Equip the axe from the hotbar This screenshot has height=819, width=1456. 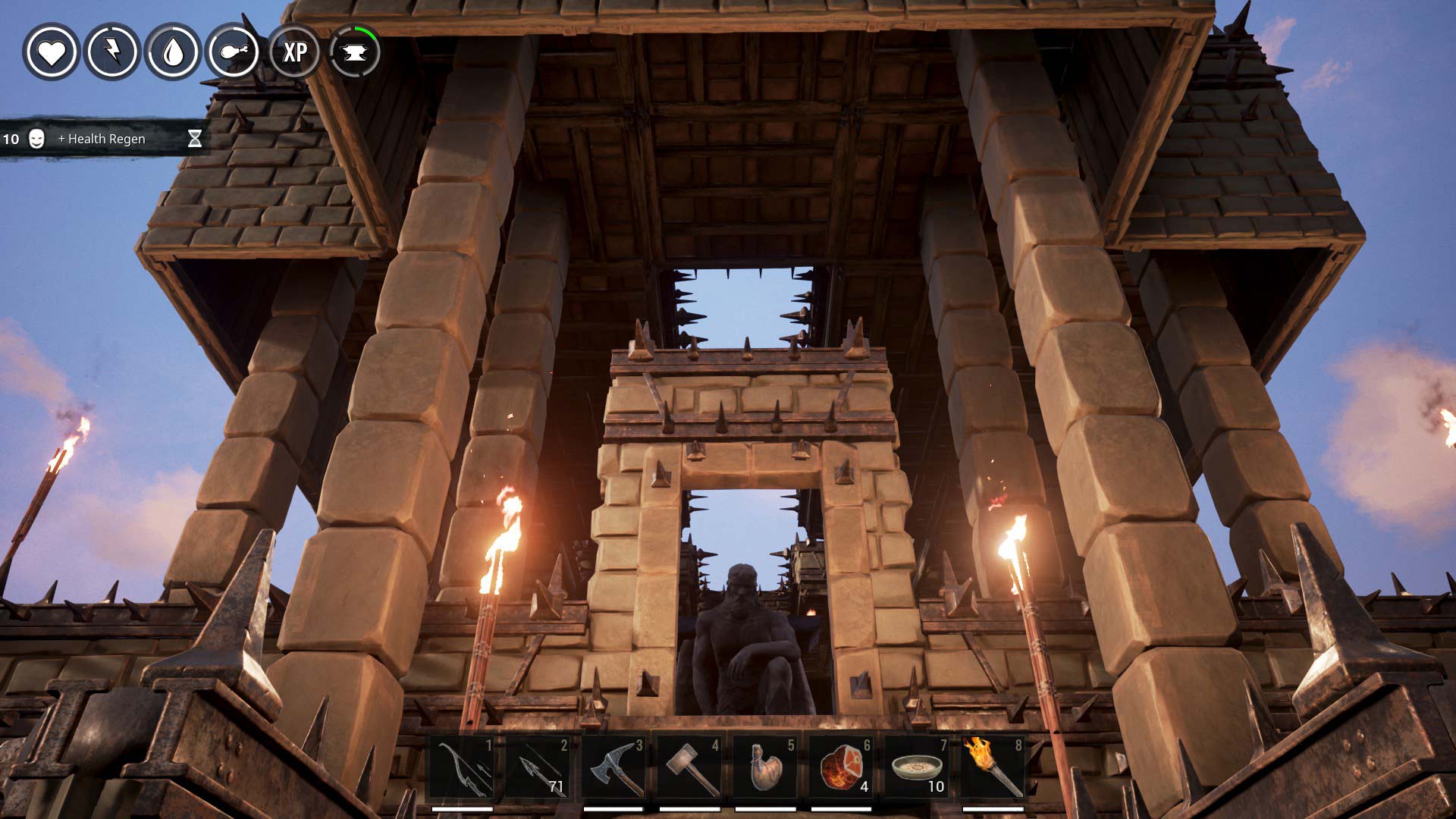614,767
